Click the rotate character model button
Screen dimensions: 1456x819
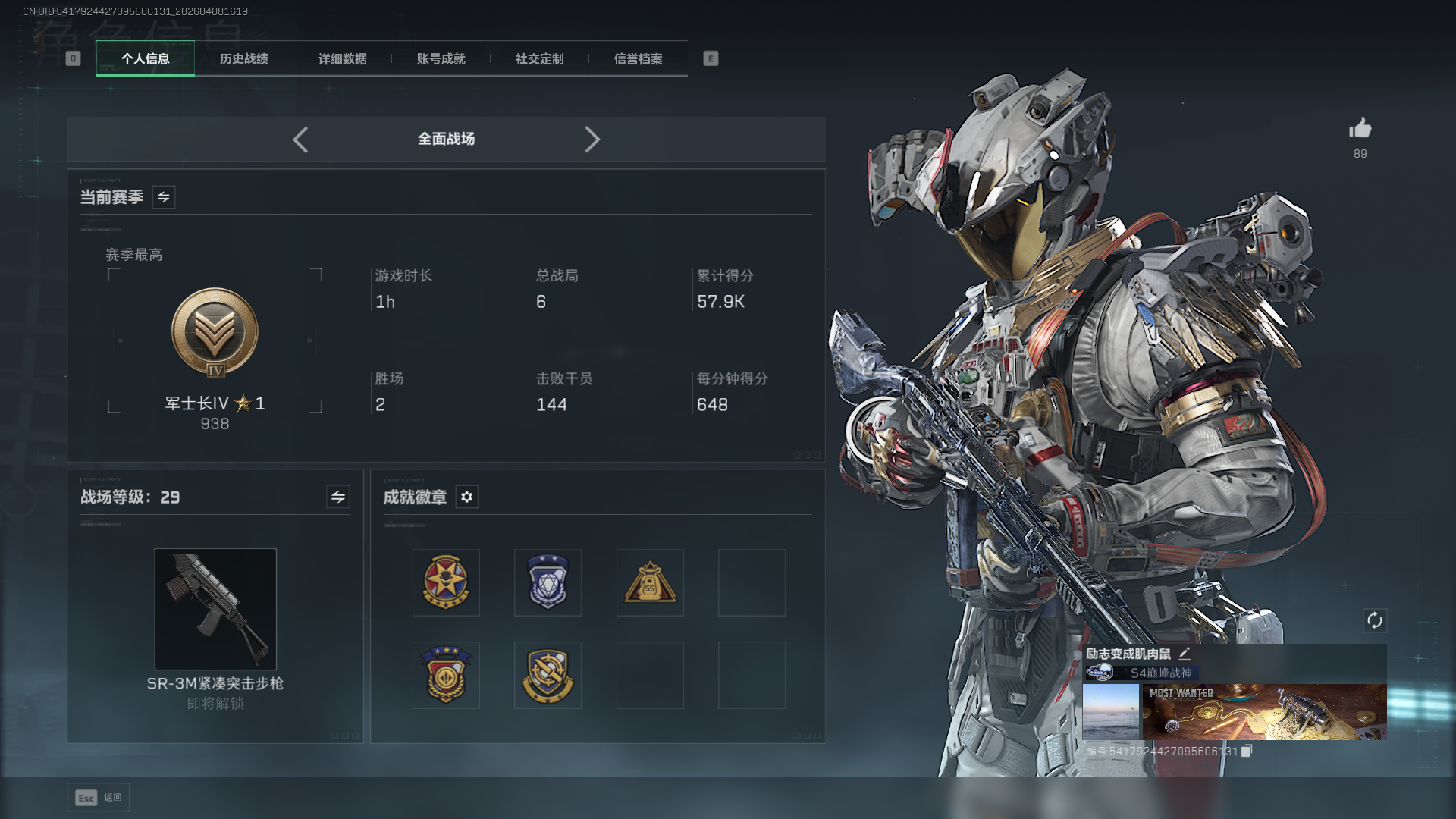point(1375,620)
